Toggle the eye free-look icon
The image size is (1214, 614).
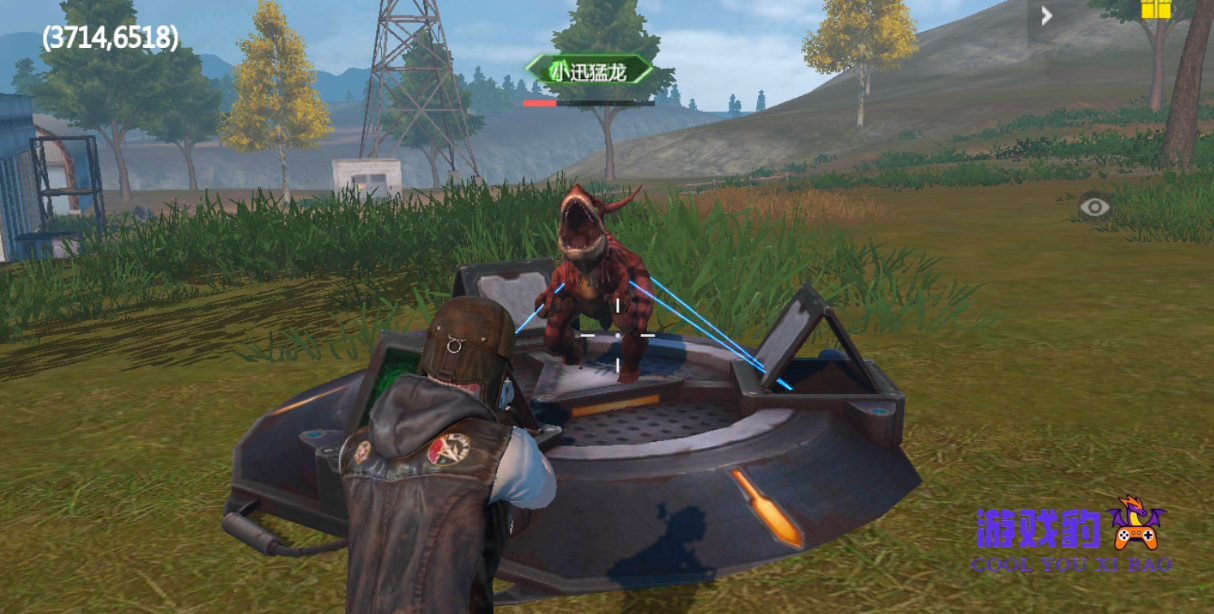pyautogui.click(x=1095, y=207)
